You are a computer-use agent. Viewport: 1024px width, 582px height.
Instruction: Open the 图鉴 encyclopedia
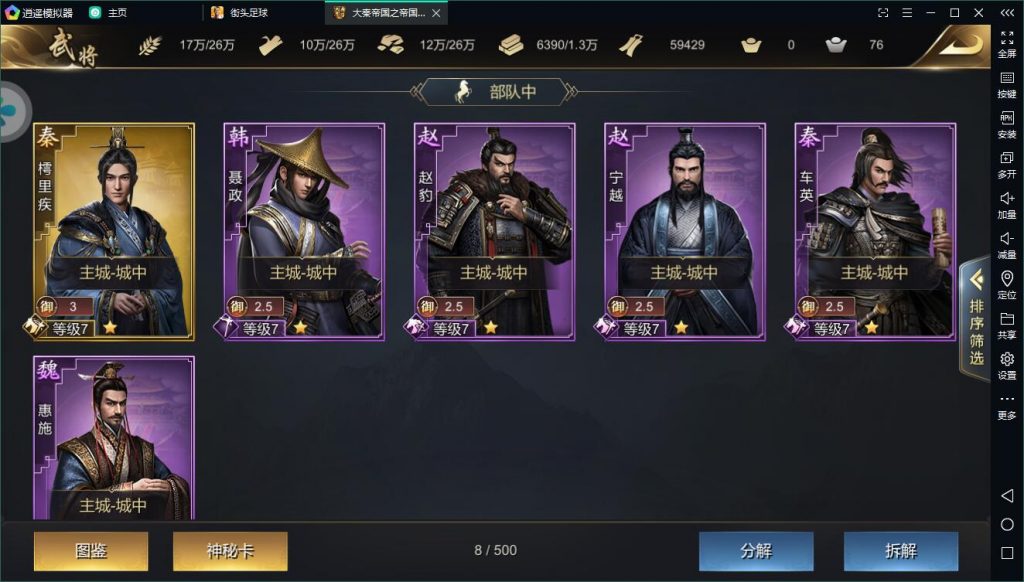(91, 551)
